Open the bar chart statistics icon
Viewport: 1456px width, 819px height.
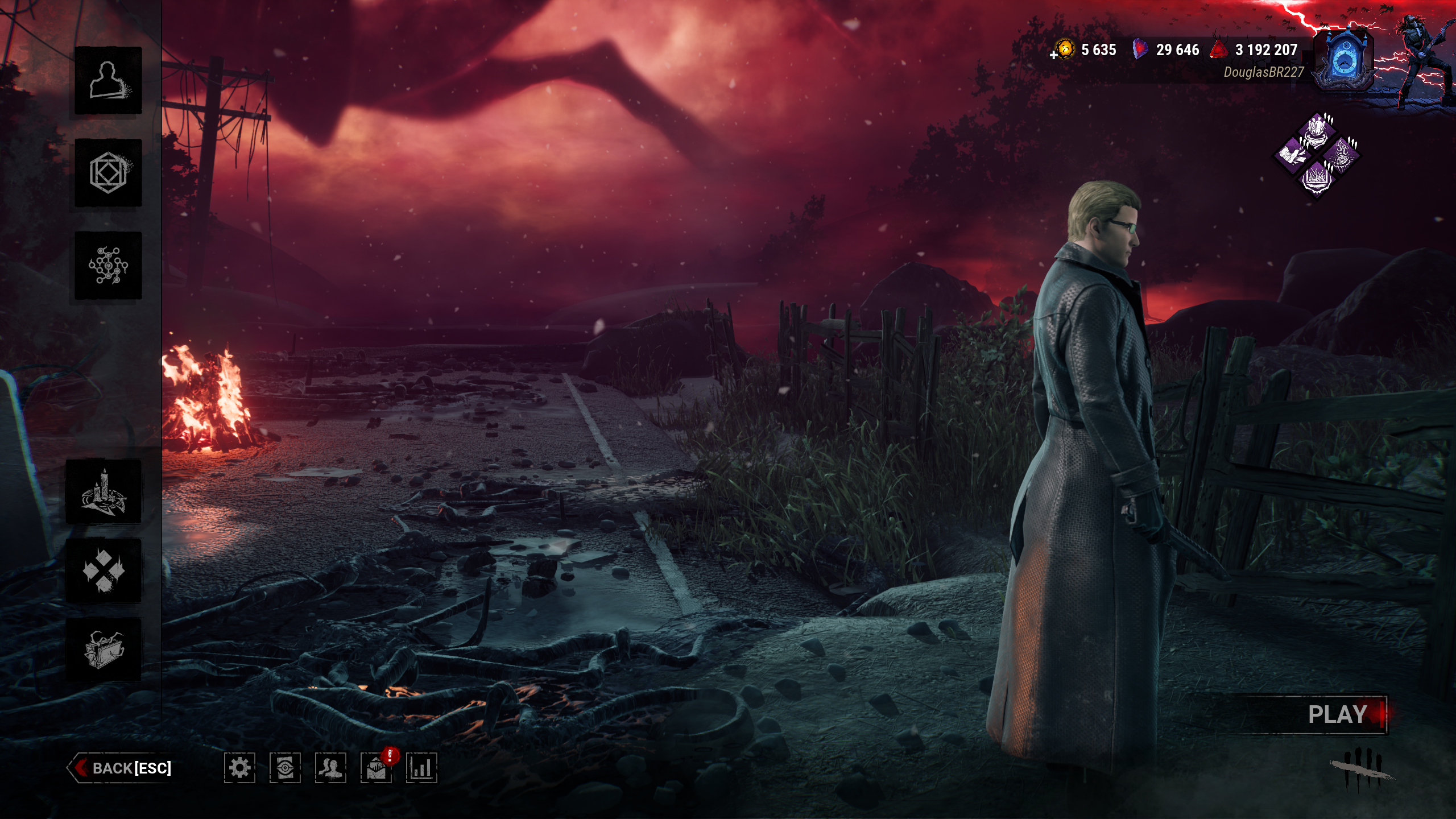(421, 768)
